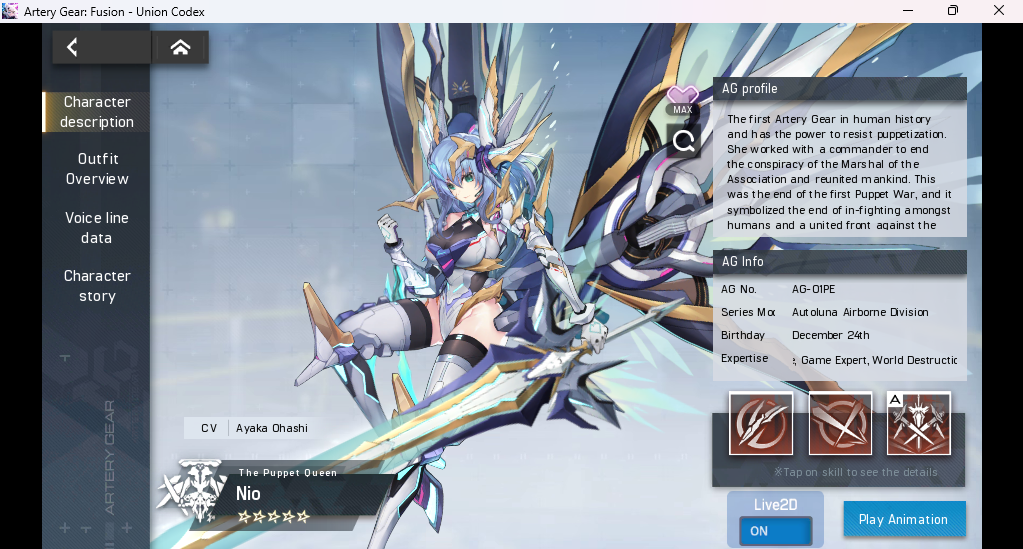The image size is (1023, 549).
Task: Click the magnifying glass view icon
Action: click(684, 141)
